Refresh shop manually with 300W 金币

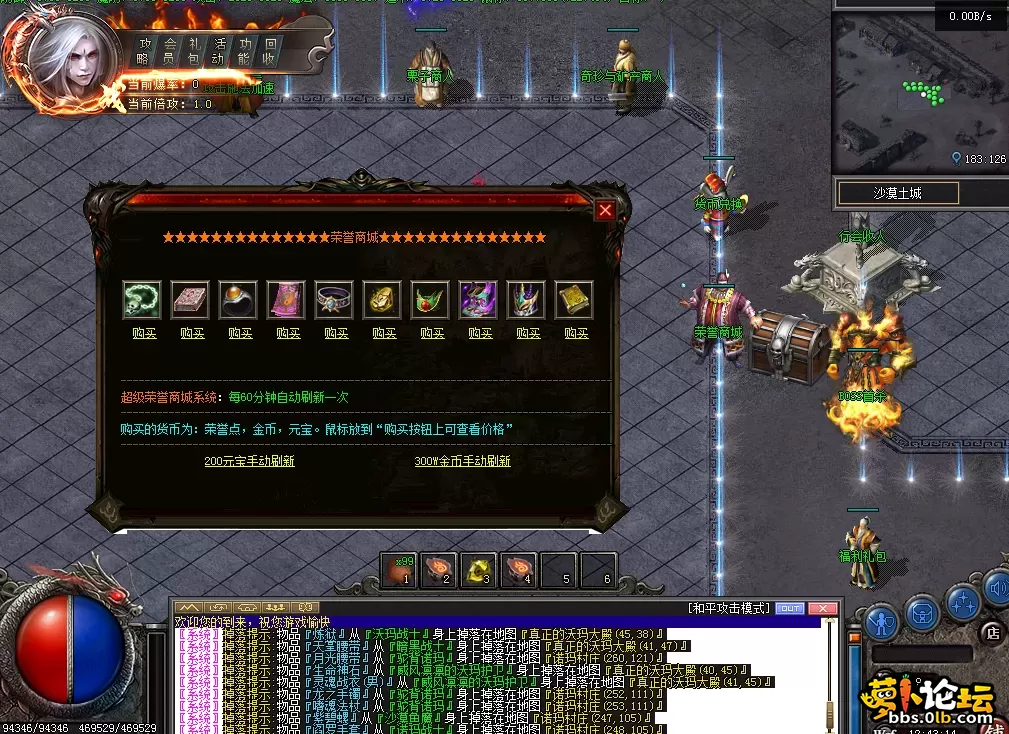pos(462,461)
